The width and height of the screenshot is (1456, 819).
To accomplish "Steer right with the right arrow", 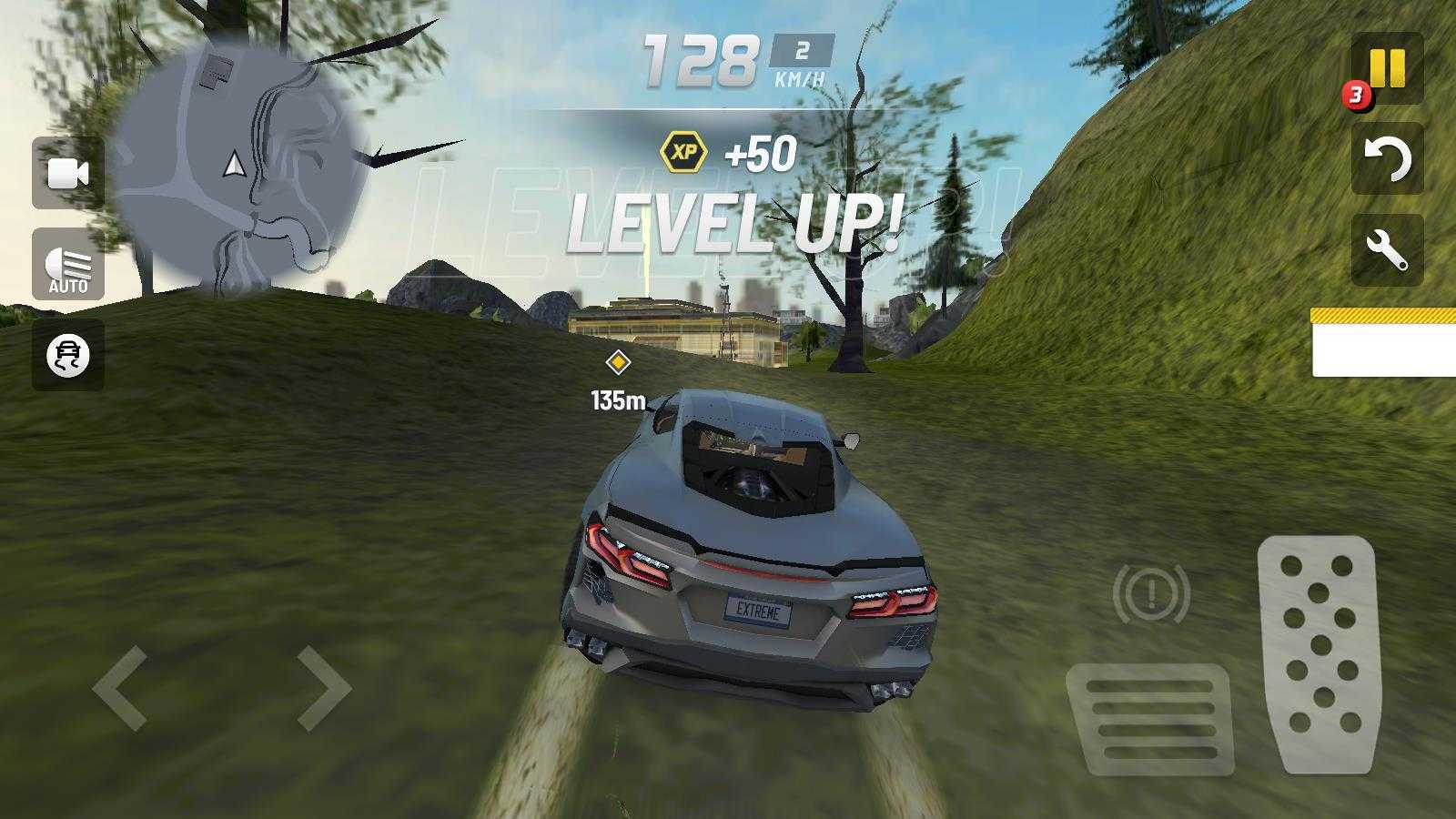I will click(x=324, y=688).
